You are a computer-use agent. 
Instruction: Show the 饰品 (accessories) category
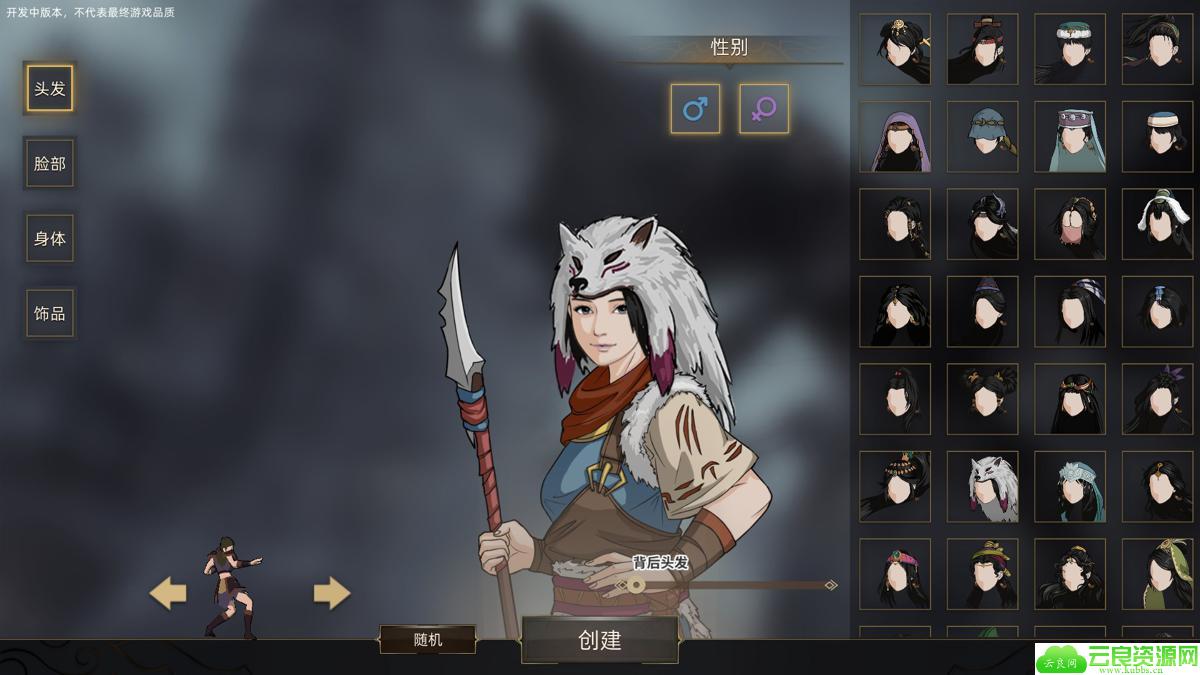49,314
